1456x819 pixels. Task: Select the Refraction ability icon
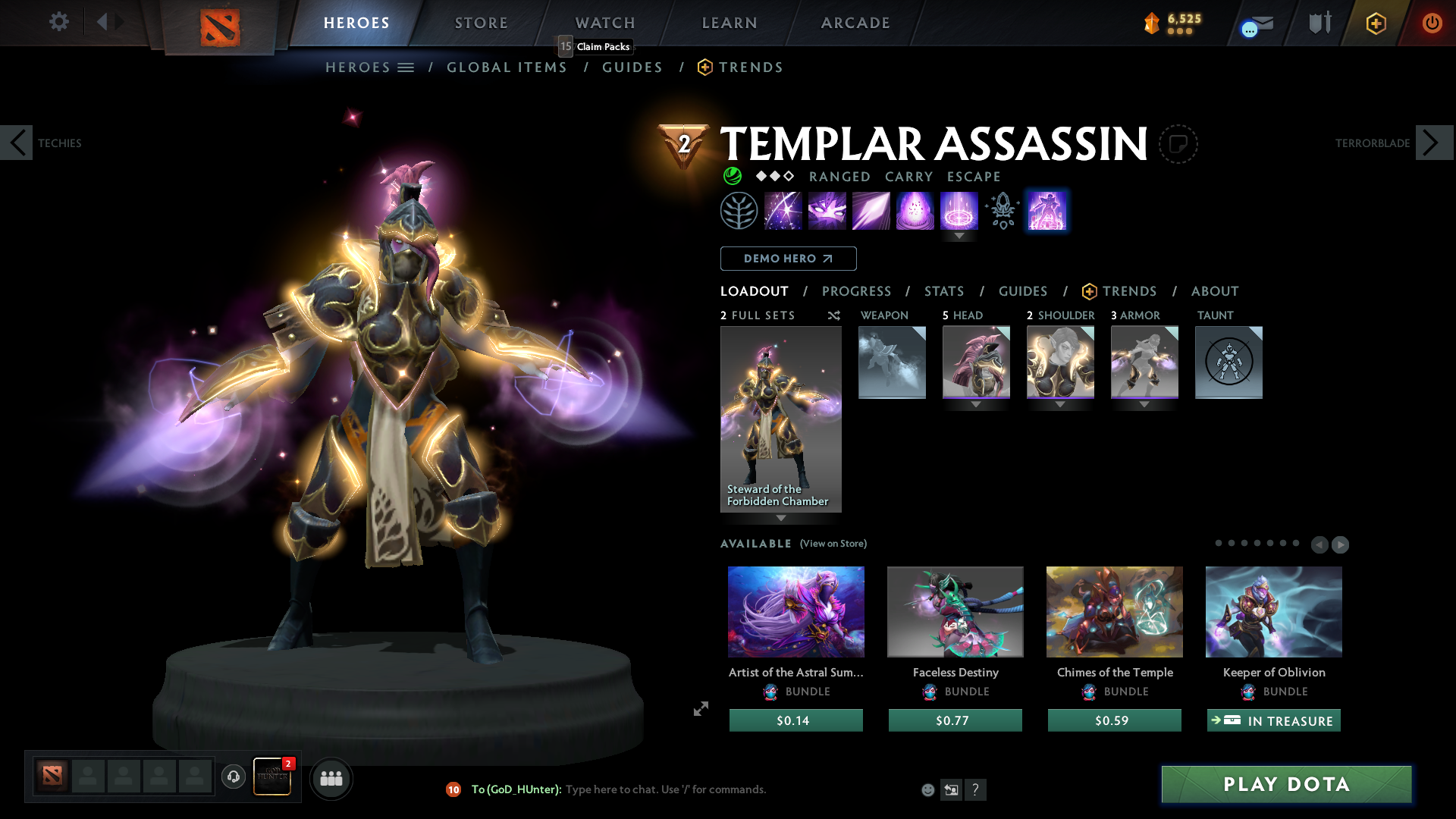tap(783, 211)
